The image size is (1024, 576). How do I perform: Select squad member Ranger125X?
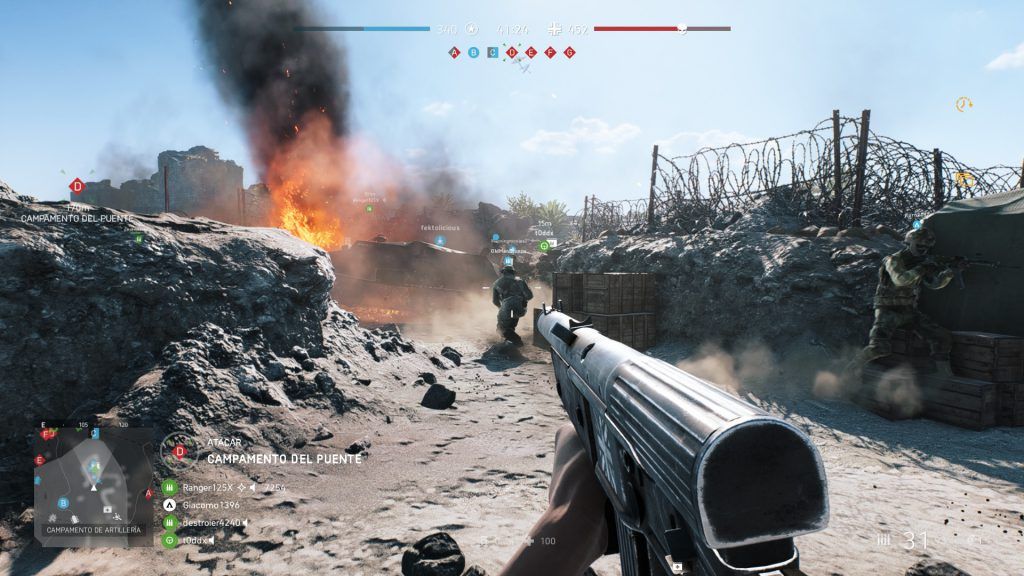pyautogui.click(x=207, y=488)
